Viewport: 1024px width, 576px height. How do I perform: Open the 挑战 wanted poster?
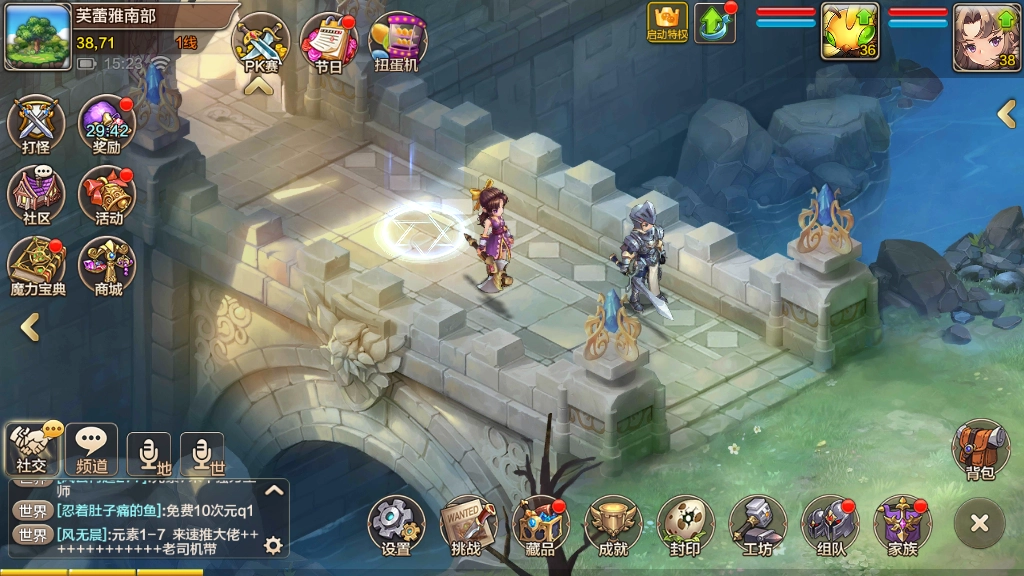pos(467,526)
